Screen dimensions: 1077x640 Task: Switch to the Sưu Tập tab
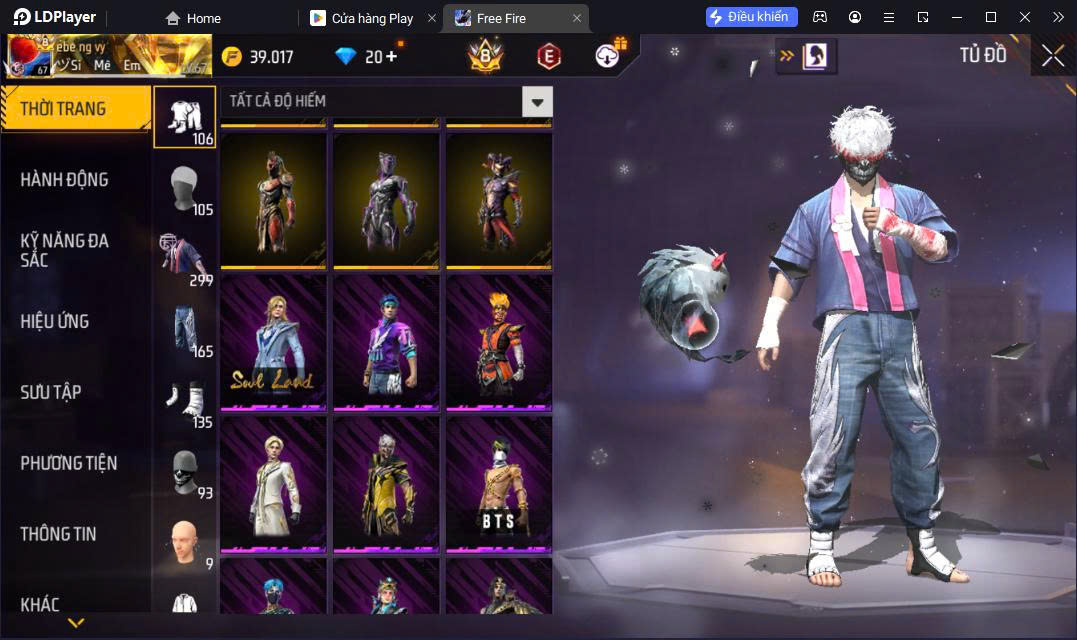pyautogui.click(x=51, y=392)
